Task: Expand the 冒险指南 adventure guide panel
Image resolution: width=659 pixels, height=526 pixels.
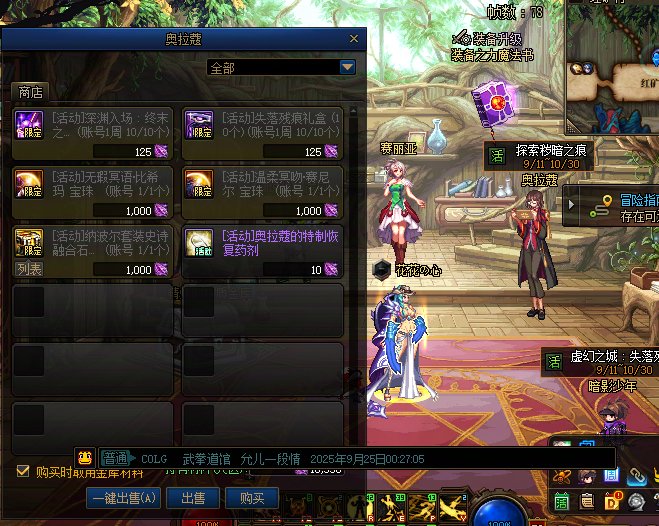Action: [612, 207]
